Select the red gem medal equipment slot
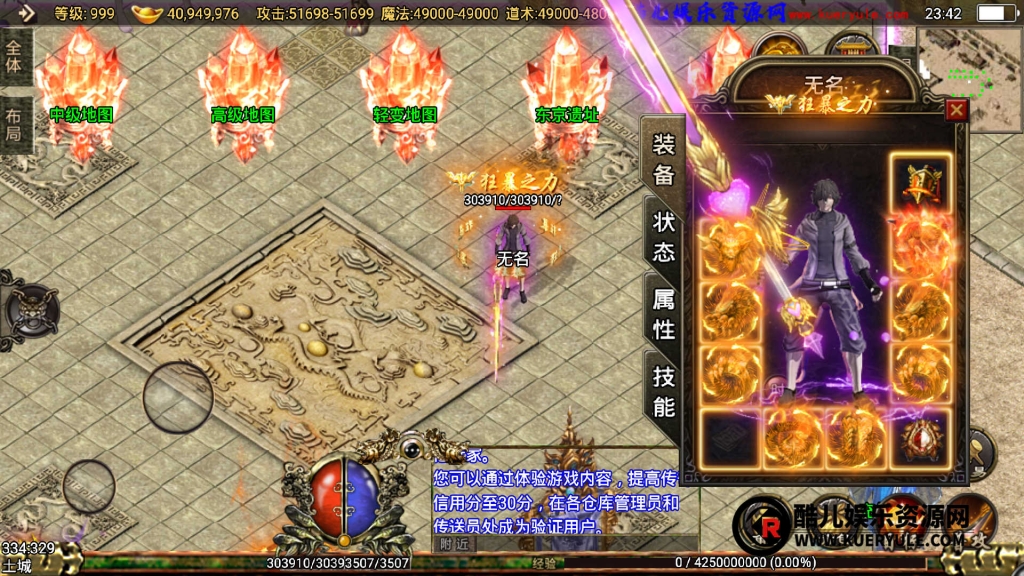Screen dimensions: 1024x576 pos(920,438)
